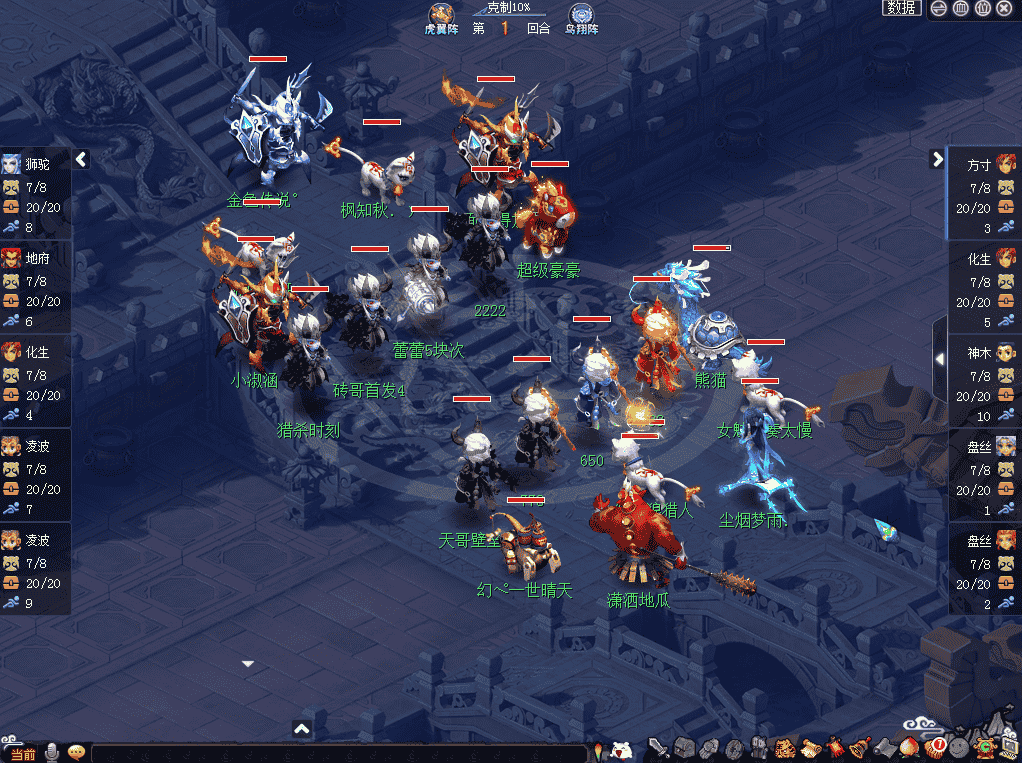
Task: Switch the 当前 chat channel
Action: click(x=22, y=753)
